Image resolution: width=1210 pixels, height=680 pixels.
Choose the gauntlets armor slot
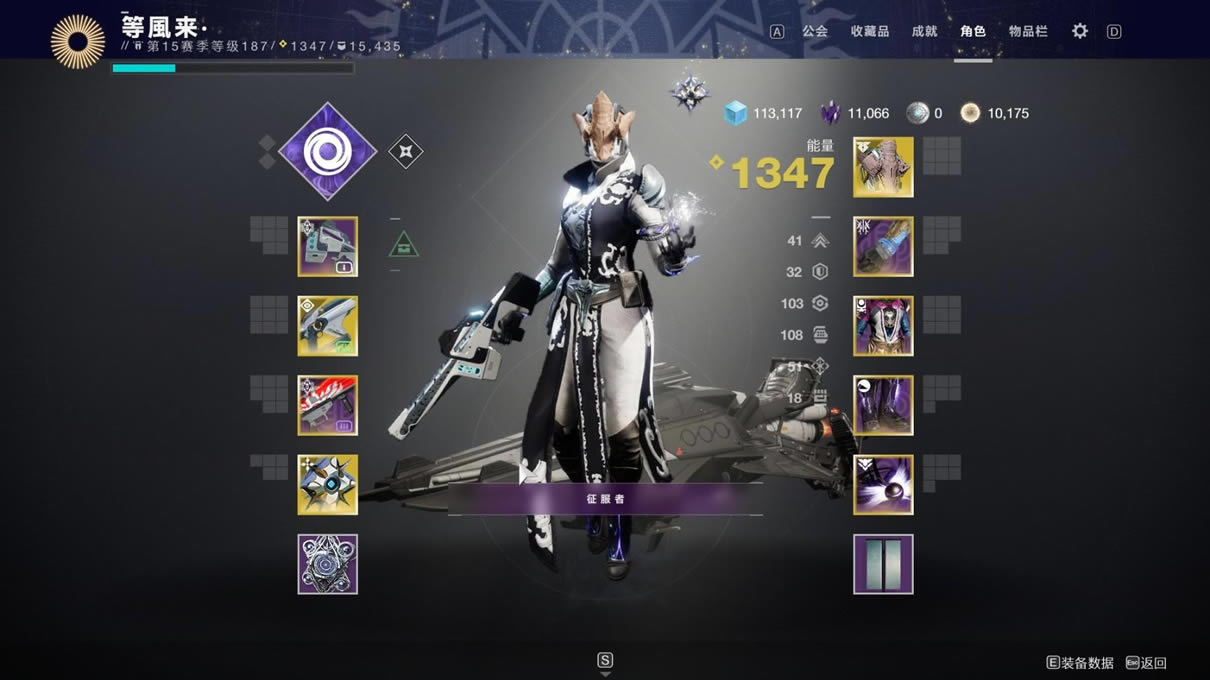point(883,247)
